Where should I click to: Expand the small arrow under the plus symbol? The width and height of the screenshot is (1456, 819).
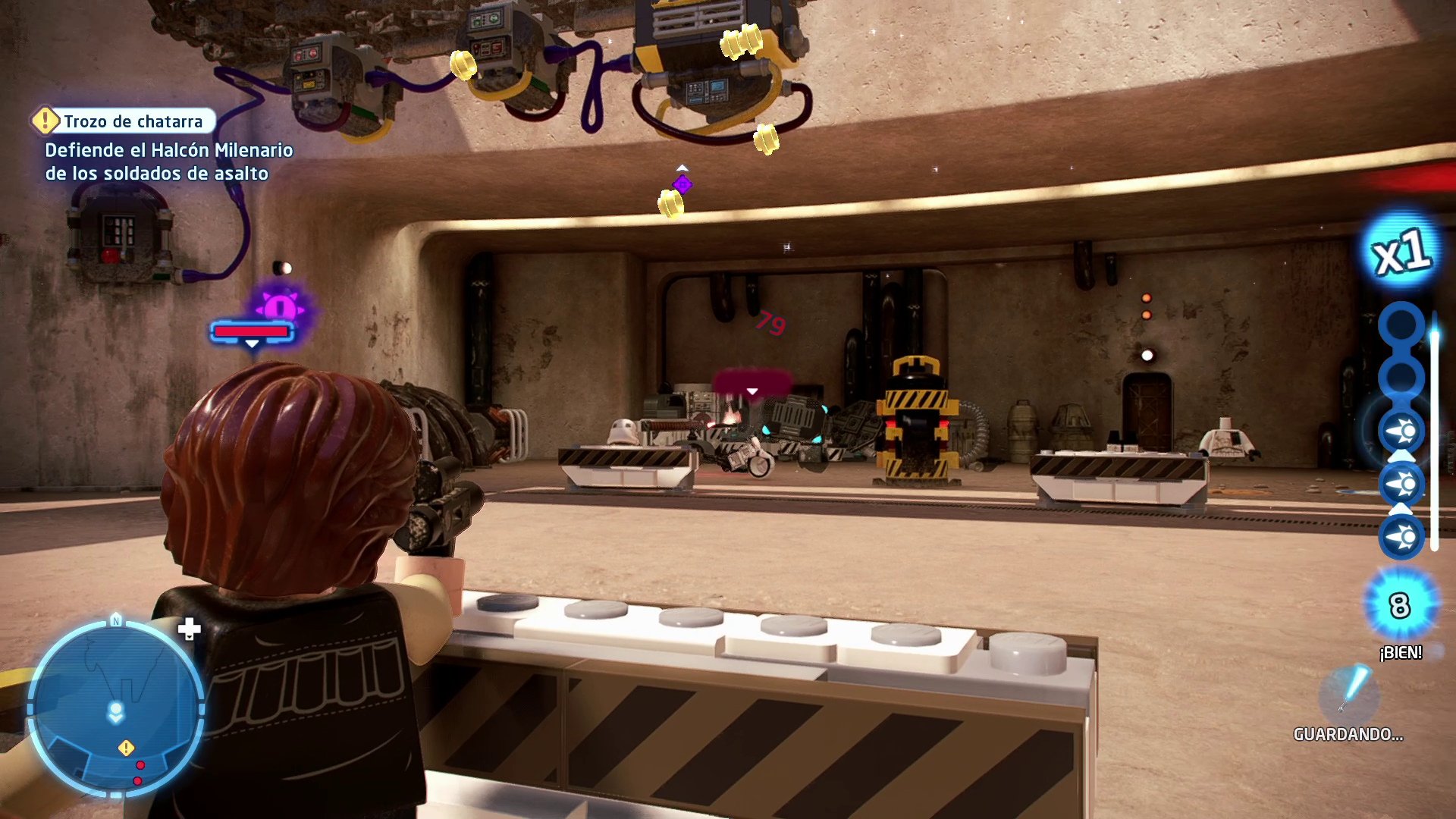click(x=190, y=637)
